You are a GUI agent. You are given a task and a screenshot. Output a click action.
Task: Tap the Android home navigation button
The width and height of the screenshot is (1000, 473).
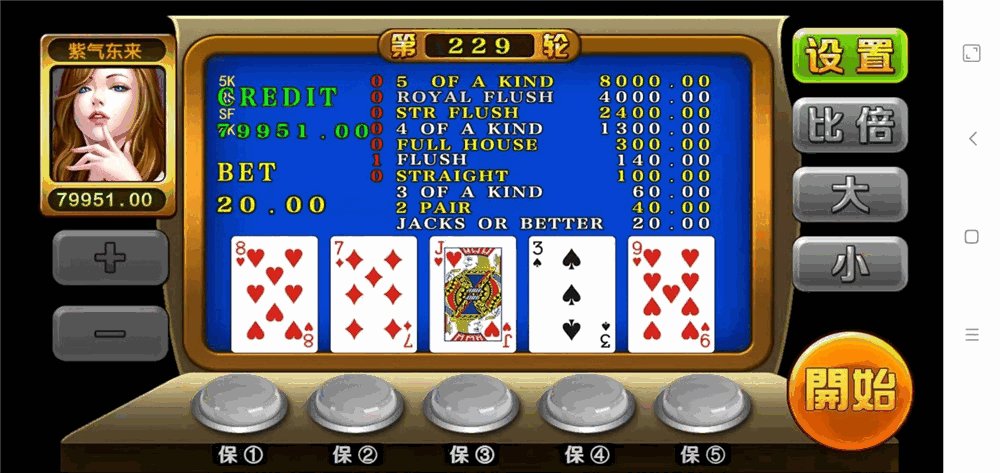tap(972, 237)
